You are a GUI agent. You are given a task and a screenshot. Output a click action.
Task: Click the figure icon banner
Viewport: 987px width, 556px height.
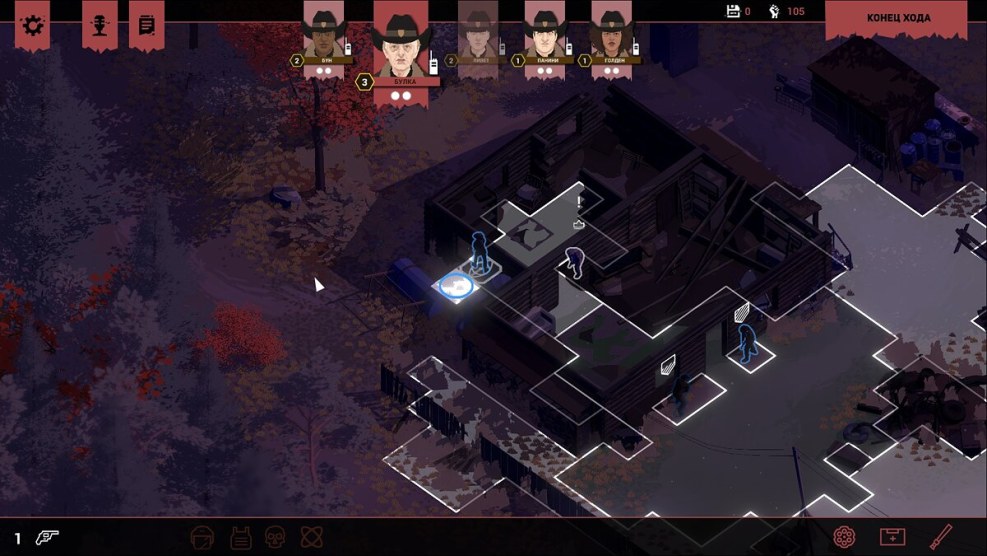99,24
